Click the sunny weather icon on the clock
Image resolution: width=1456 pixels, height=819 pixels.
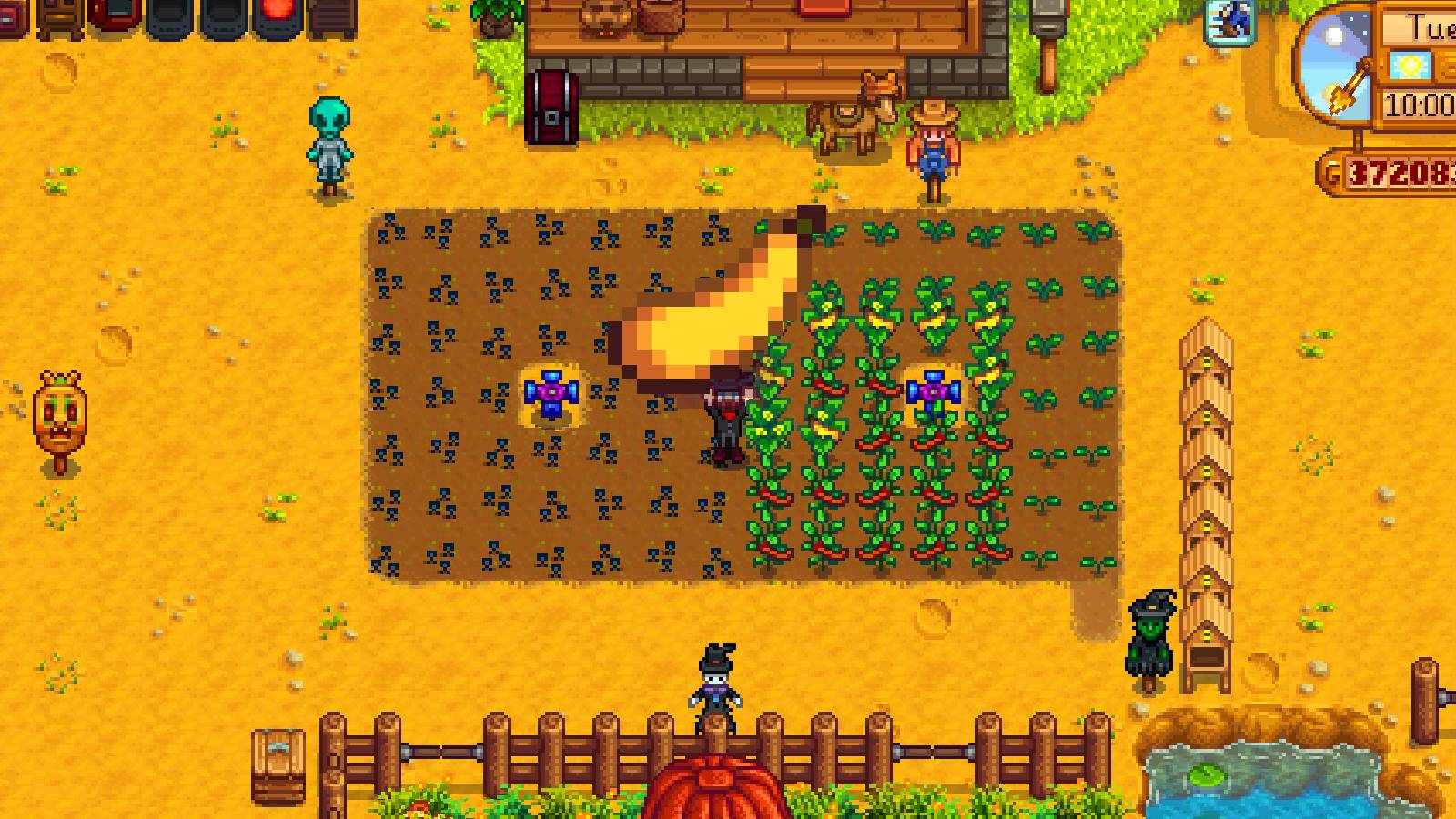[1410, 64]
